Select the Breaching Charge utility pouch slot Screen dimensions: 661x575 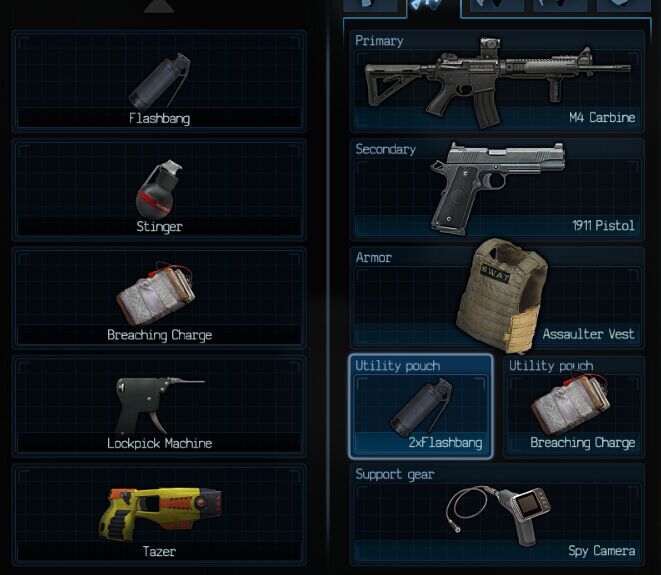click(x=574, y=406)
